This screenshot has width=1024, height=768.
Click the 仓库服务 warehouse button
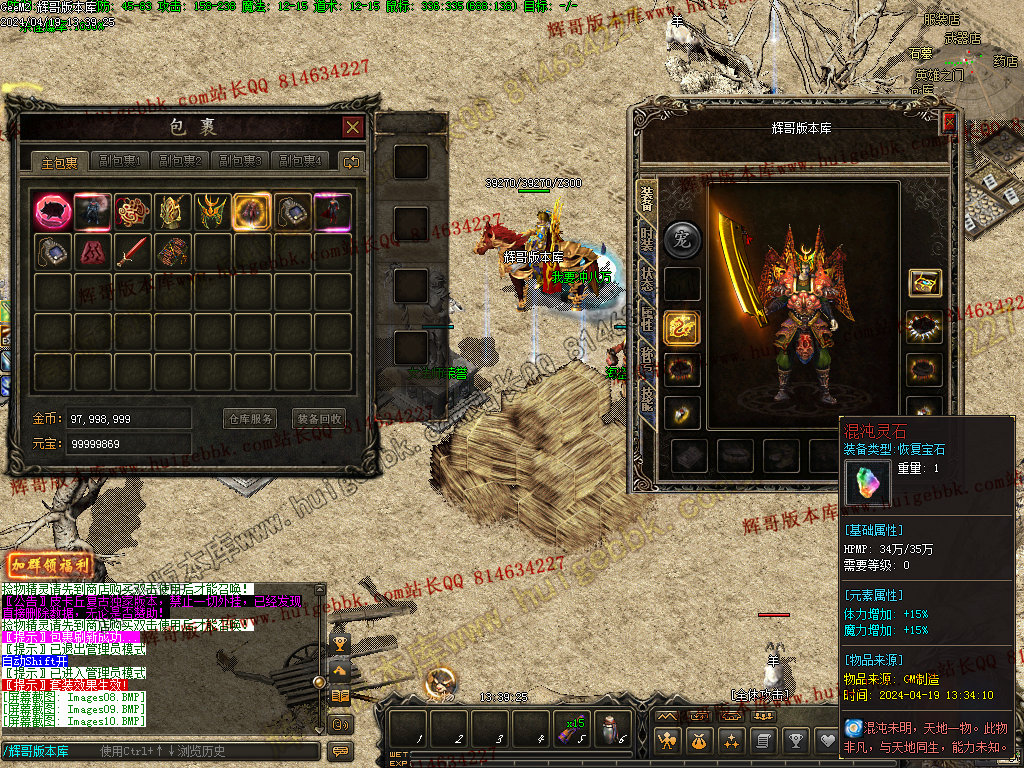pyautogui.click(x=250, y=418)
